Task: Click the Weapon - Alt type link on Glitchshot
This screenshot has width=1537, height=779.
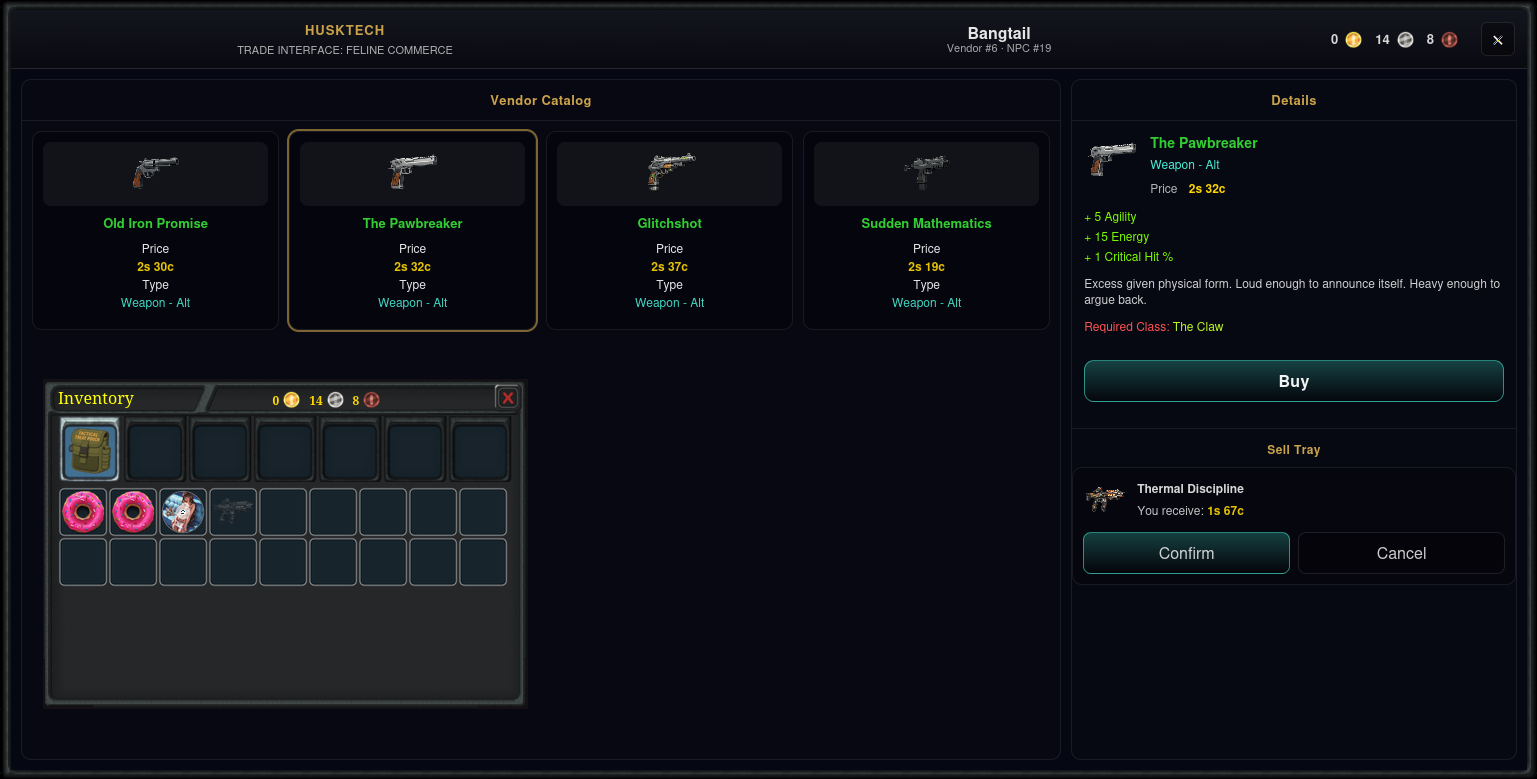Action: [x=669, y=302]
